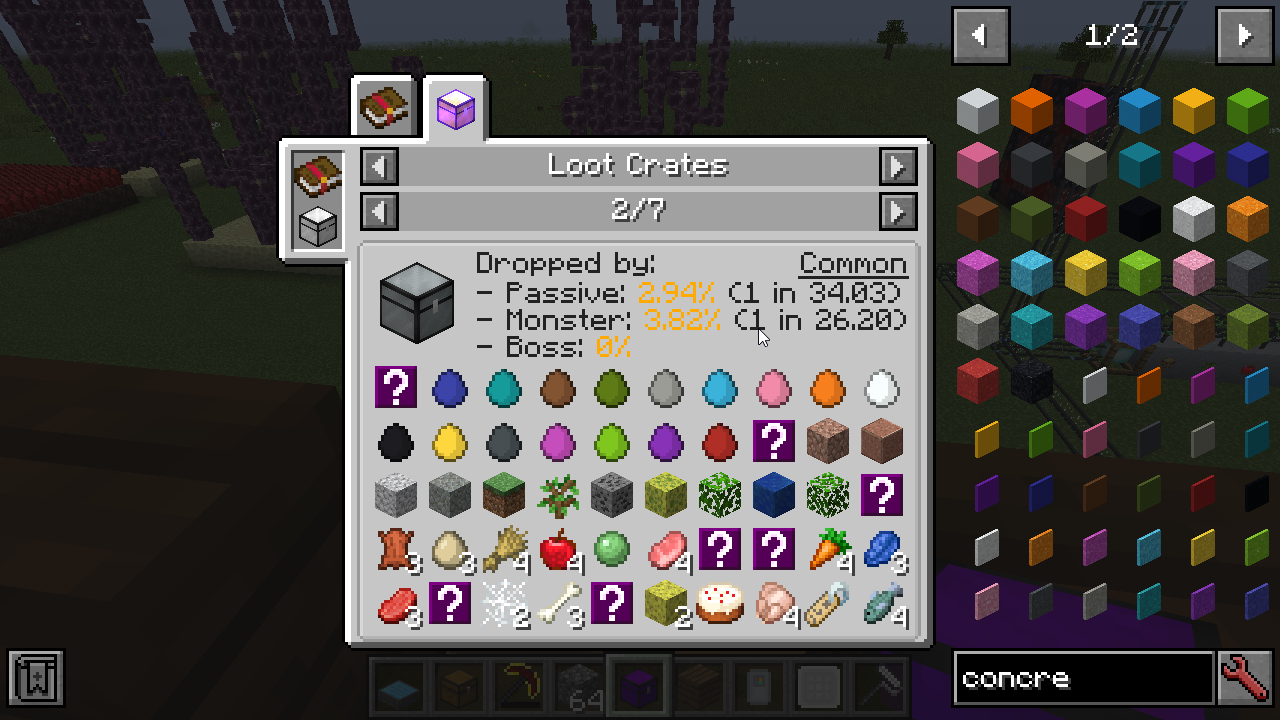Select the purple Loot Crates tab
The width and height of the screenshot is (1280, 720).
pyautogui.click(x=455, y=107)
